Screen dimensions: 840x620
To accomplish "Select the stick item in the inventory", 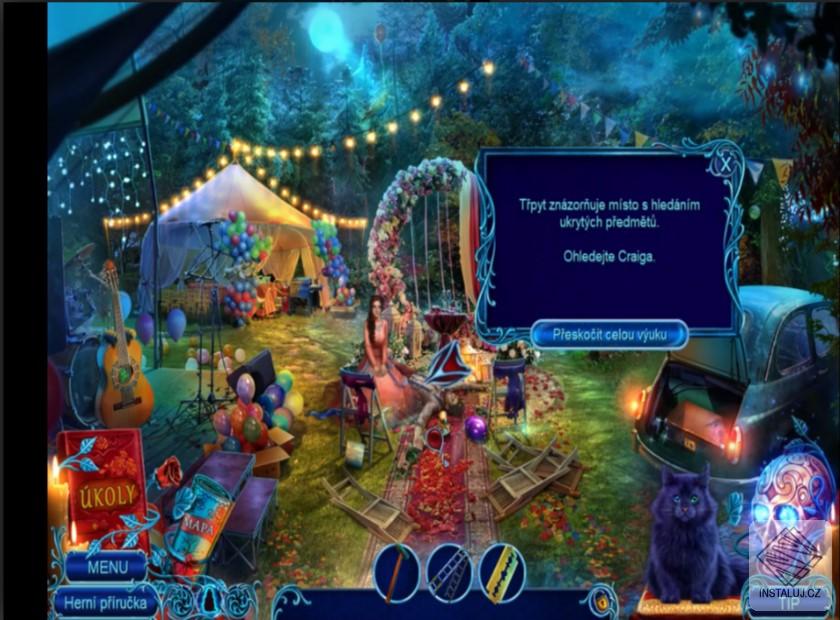I will click(397, 573).
